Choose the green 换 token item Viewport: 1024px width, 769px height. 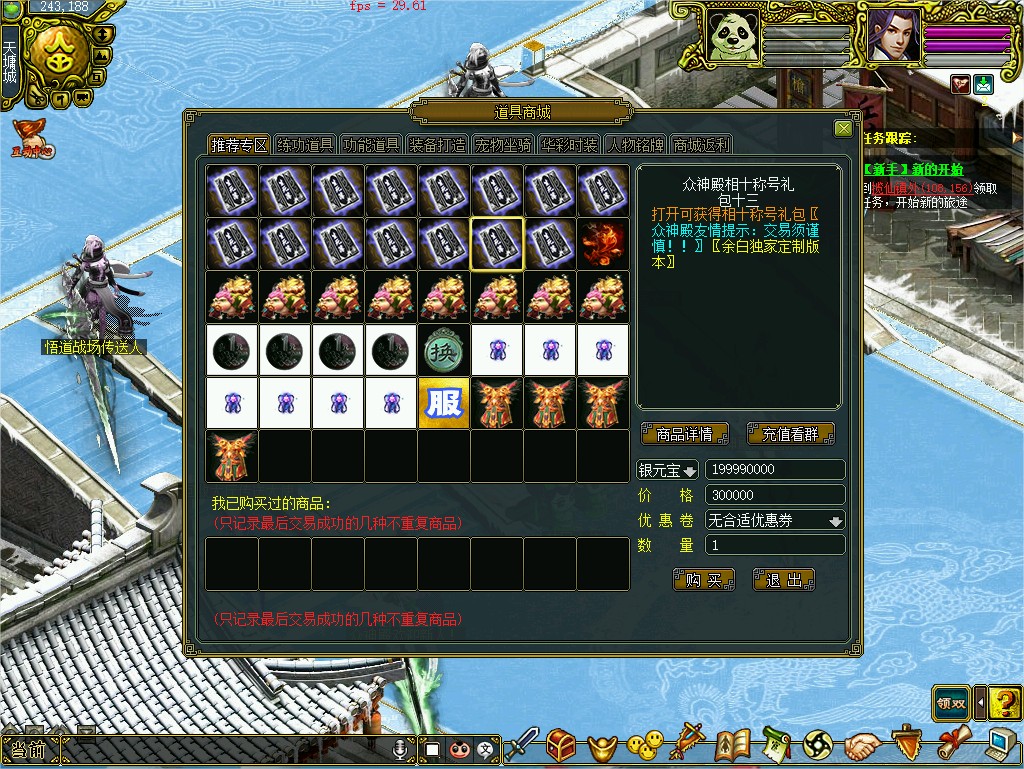444,350
